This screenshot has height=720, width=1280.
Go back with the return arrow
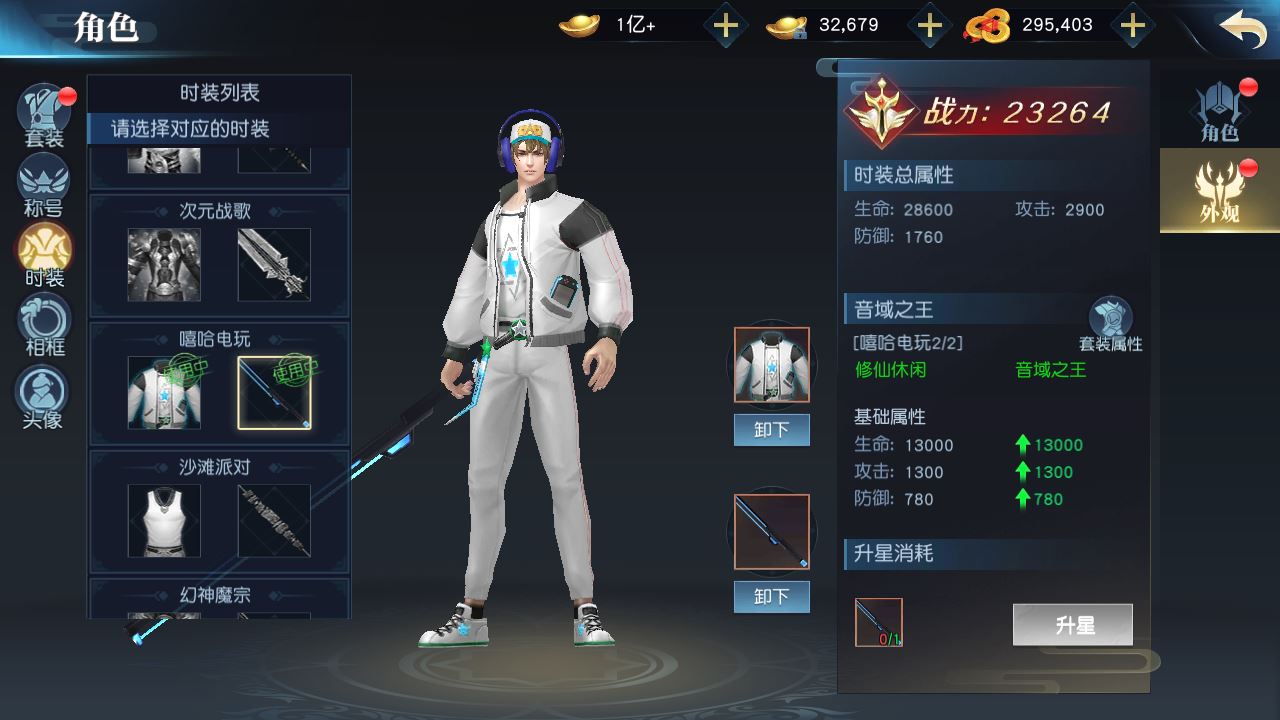1243,28
